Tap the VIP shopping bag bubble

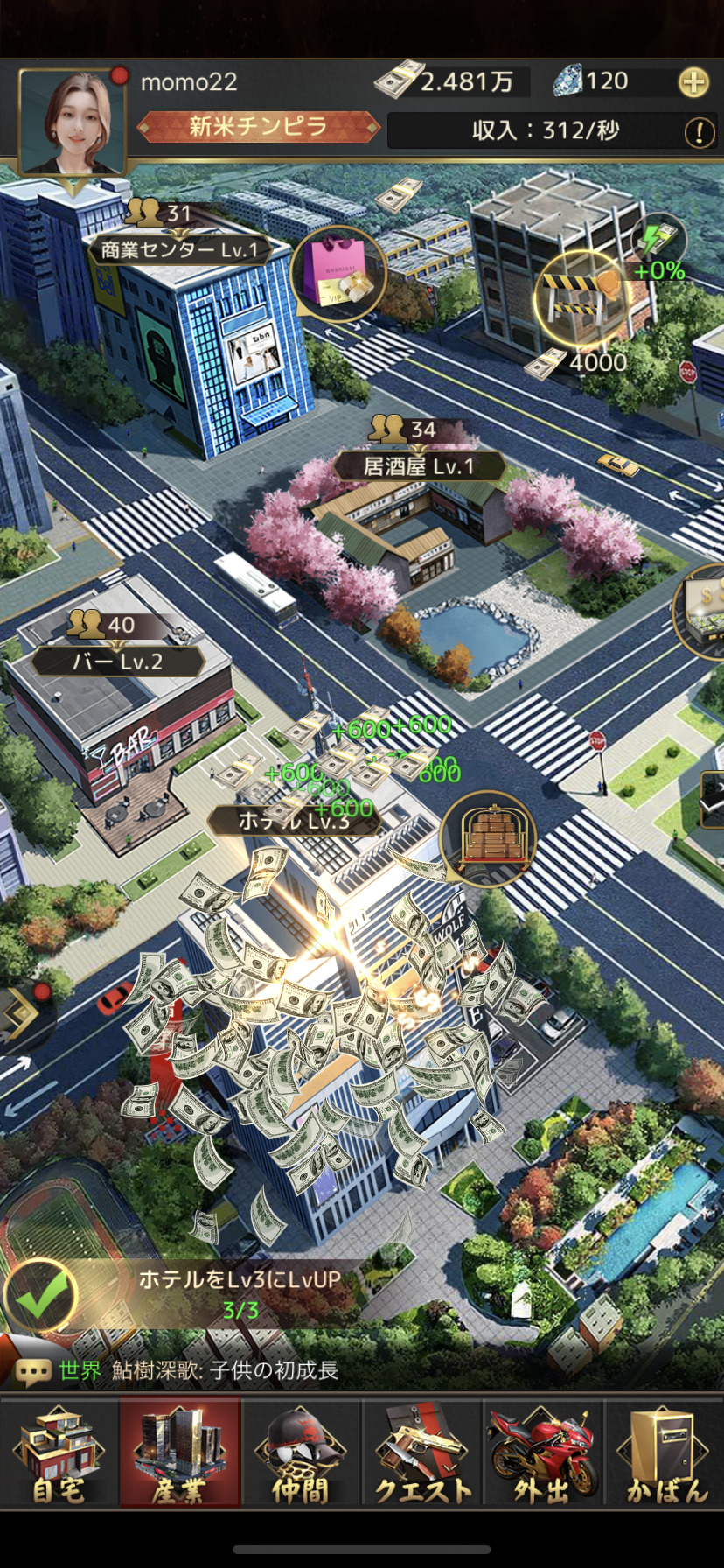tap(338, 273)
